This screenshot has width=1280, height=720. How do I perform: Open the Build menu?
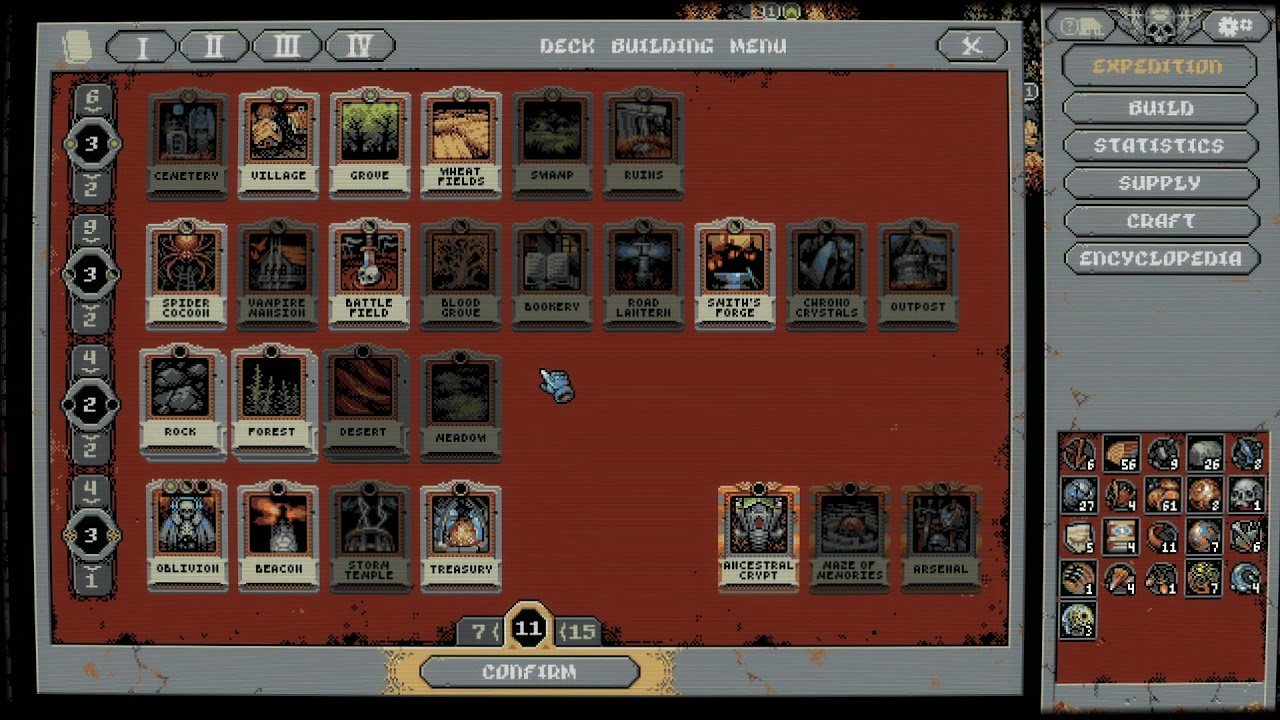[x=1159, y=108]
